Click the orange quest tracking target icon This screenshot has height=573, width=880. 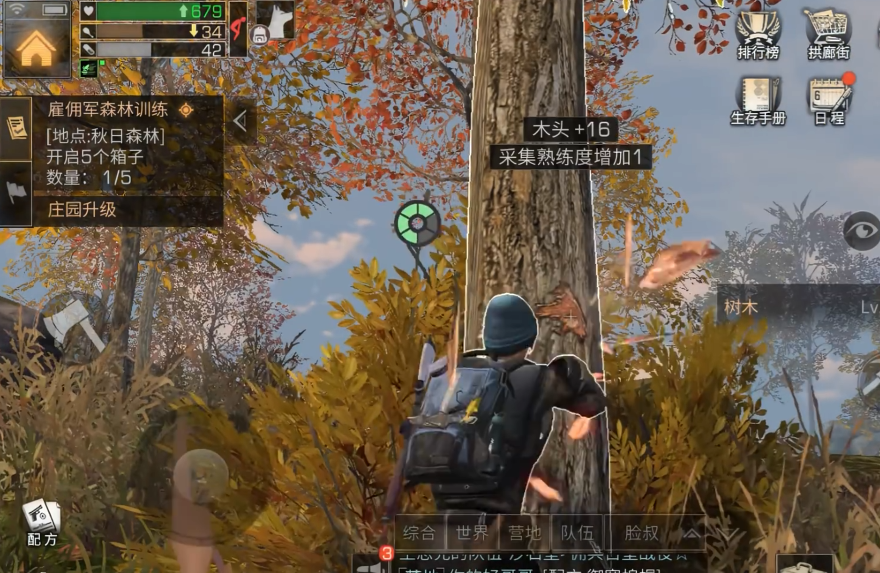click(x=185, y=110)
